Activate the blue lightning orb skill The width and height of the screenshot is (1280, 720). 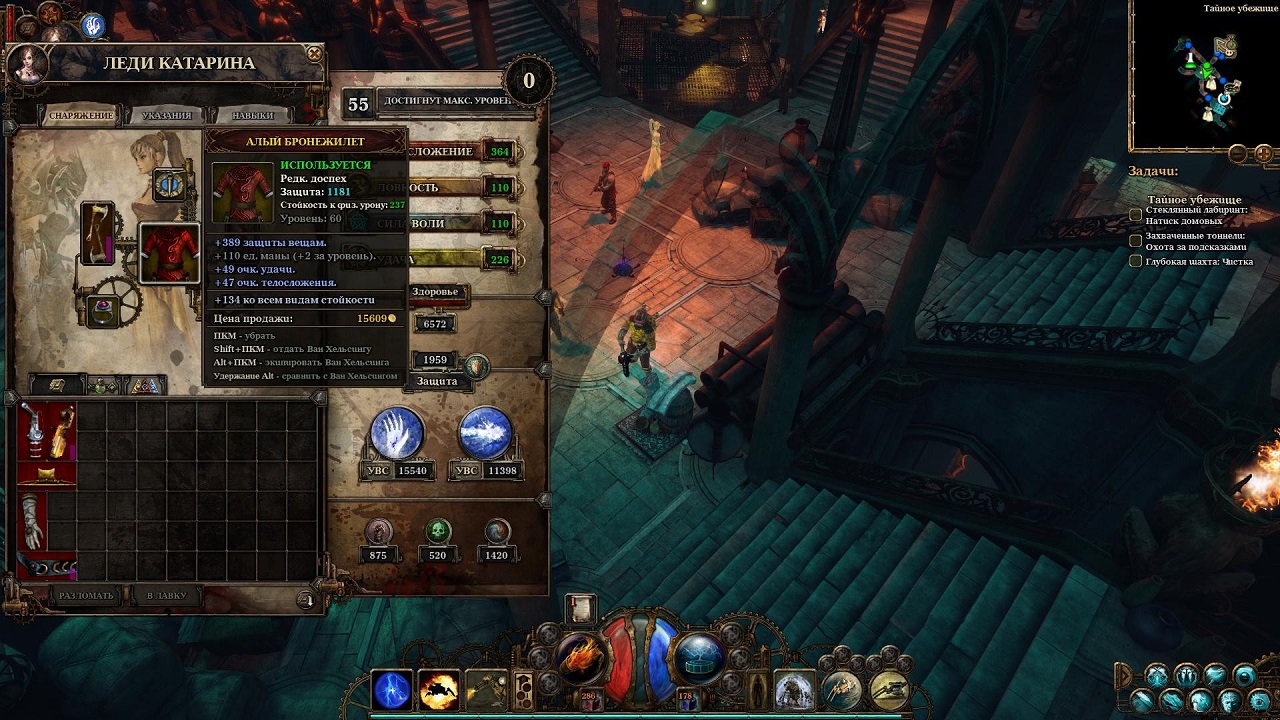(392, 690)
